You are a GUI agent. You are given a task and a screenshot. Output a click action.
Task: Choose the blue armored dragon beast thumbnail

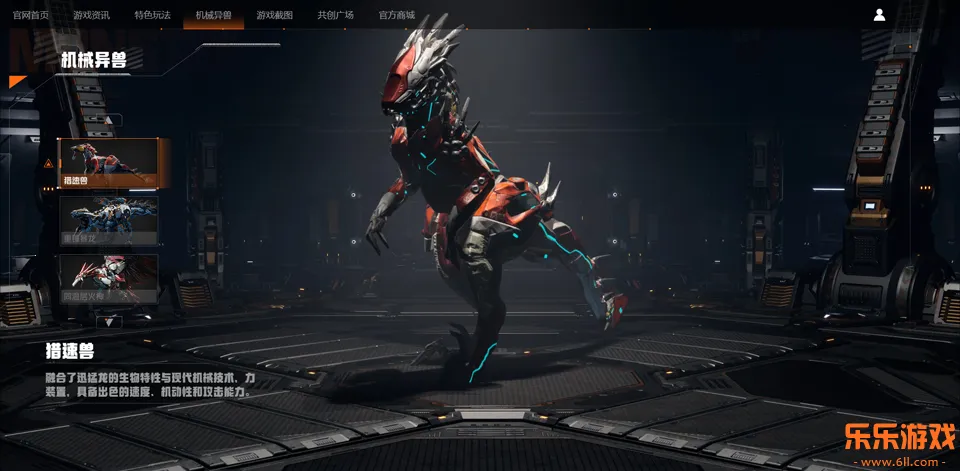(109, 220)
